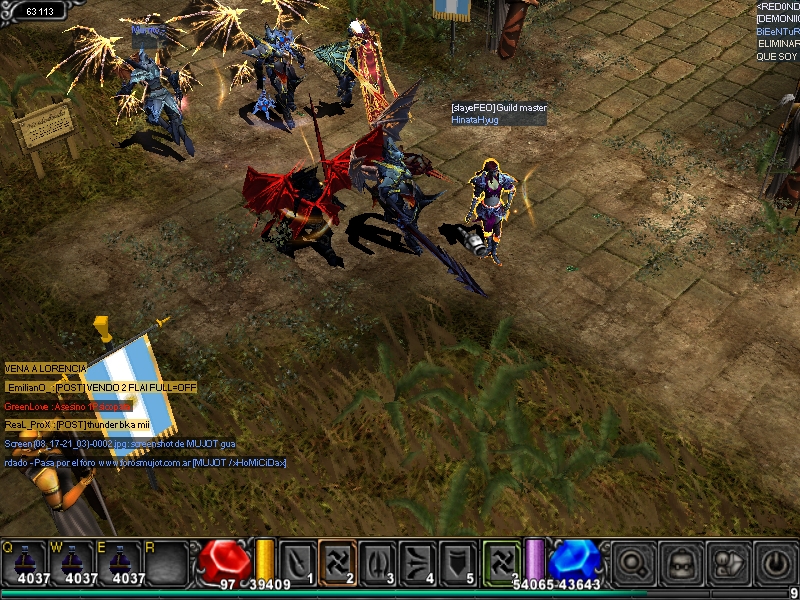
Task: Click the power system menu button
Action: 775,563
